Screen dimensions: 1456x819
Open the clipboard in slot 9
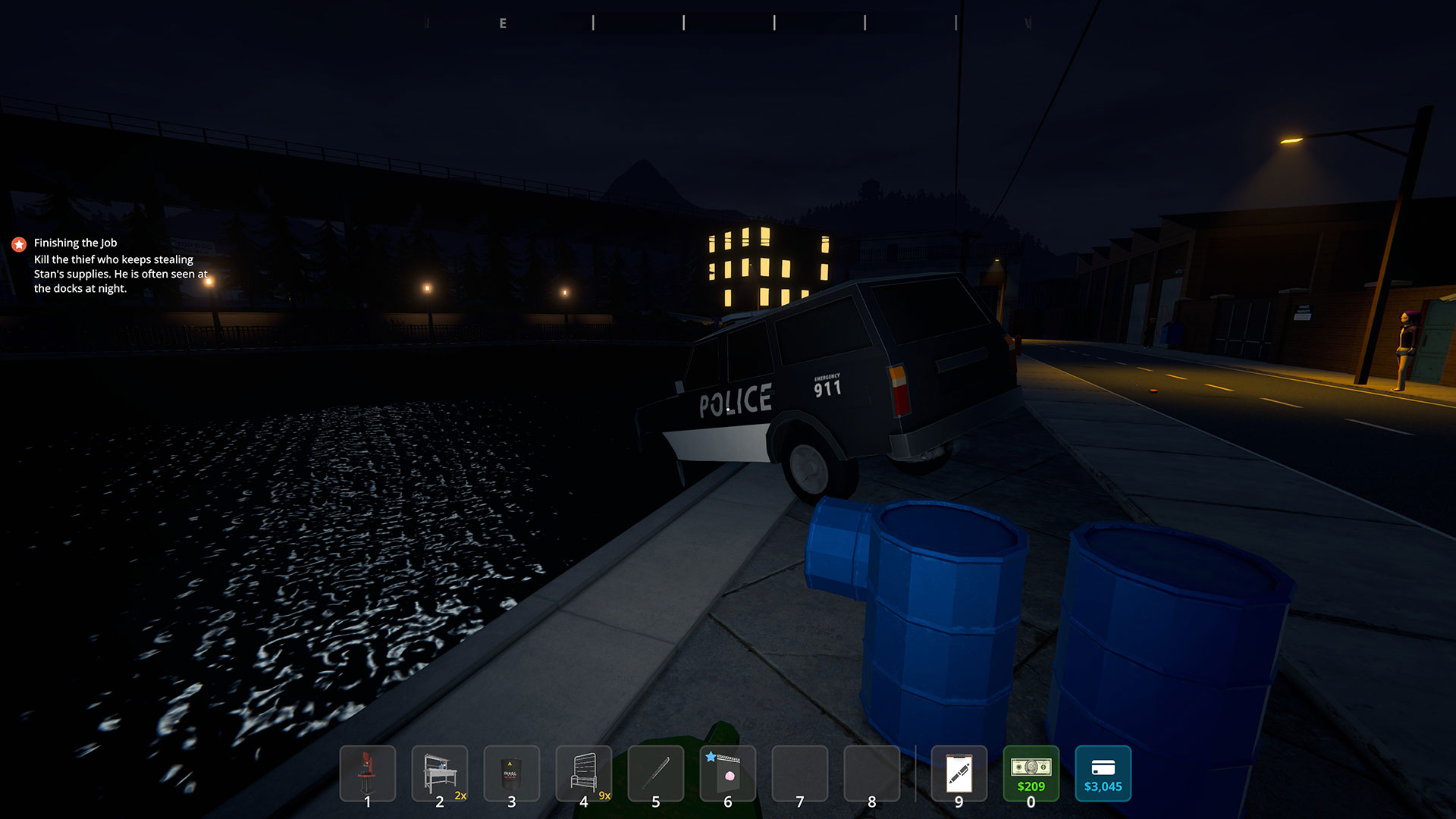959,773
